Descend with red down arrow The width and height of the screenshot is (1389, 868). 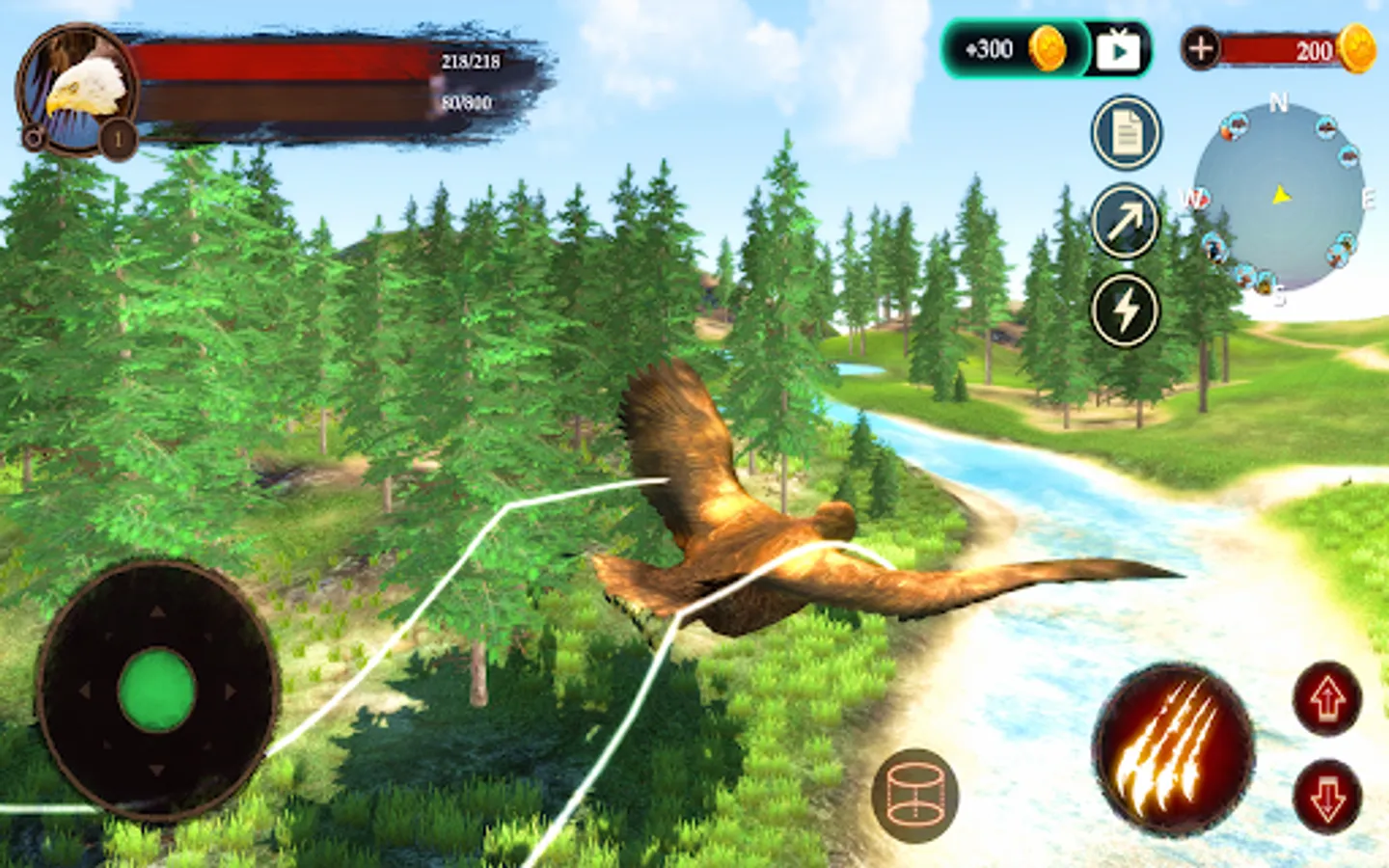pos(1328,796)
